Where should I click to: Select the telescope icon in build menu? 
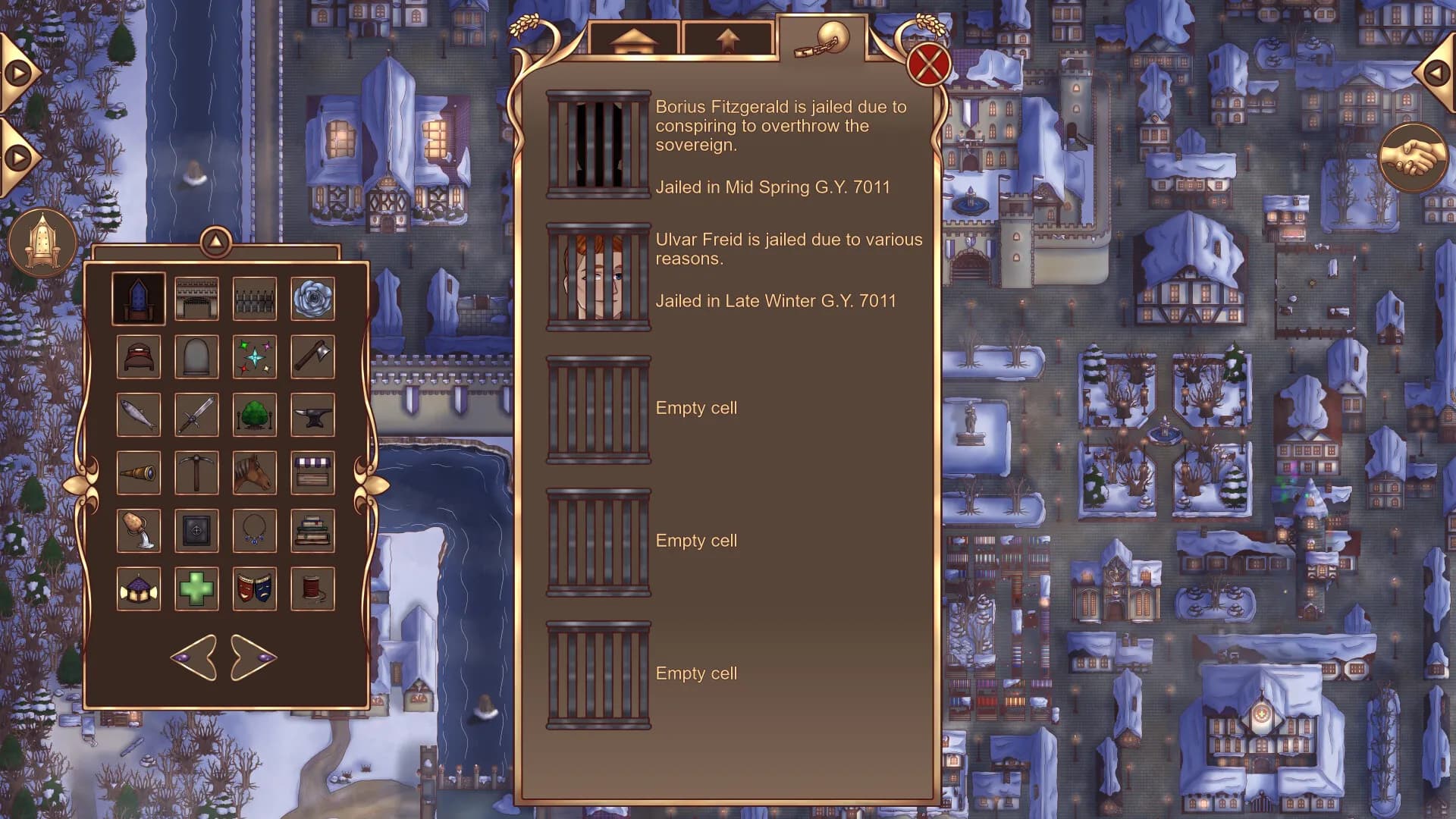[x=139, y=472]
